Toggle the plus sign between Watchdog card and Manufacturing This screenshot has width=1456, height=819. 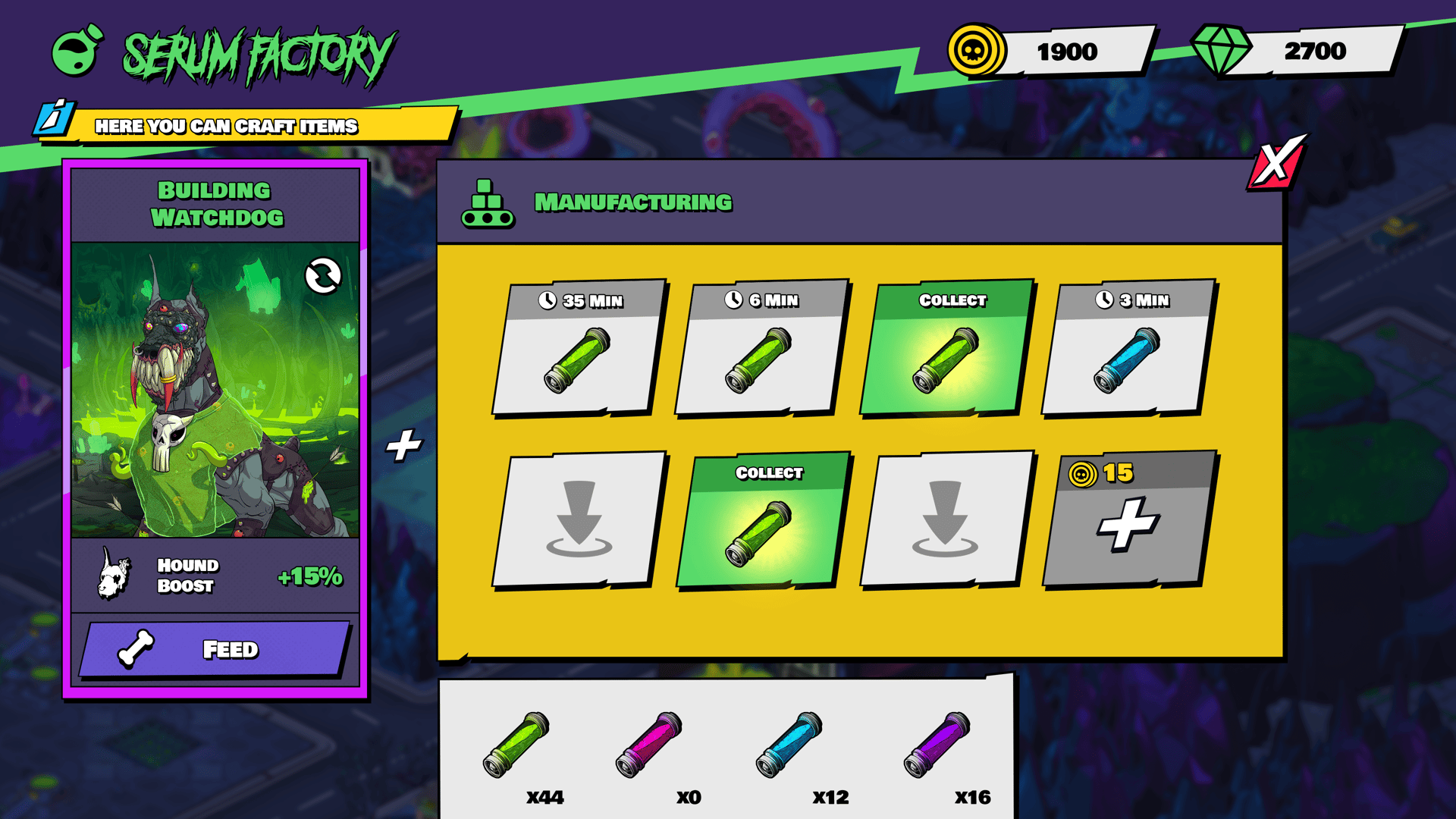(x=404, y=446)
